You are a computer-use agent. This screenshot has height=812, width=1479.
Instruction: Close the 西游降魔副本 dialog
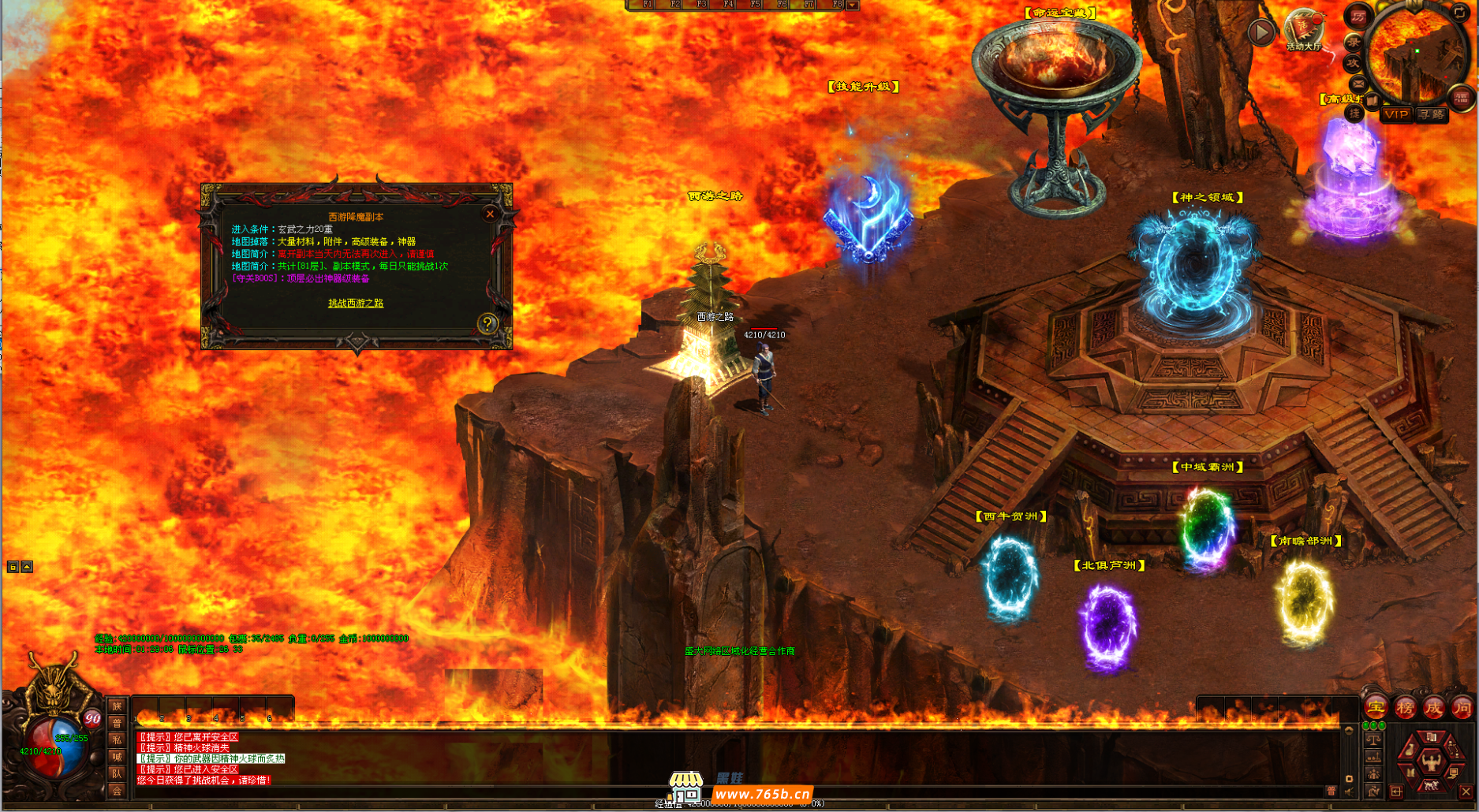pyautogui.click(x=490, y=214)
